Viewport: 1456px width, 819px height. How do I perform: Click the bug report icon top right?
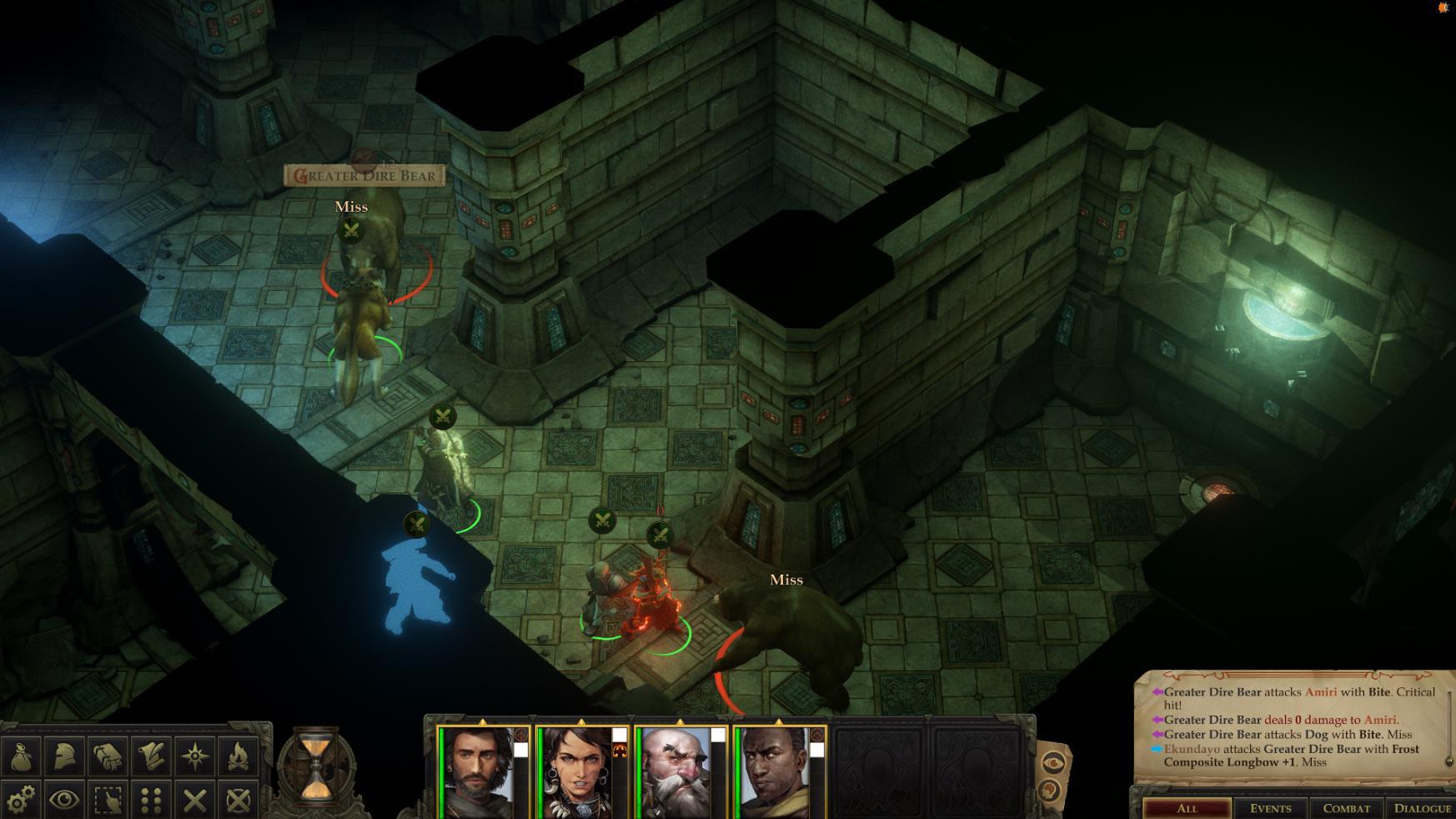pyautogui.click(x=1442, y=9)
